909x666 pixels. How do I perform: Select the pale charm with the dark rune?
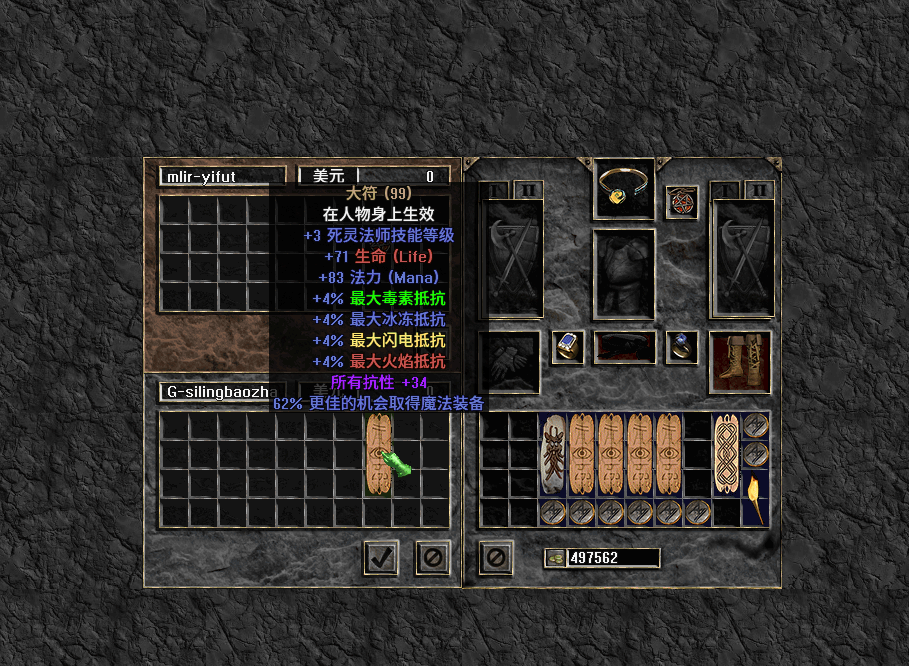(x=553, y=455)
